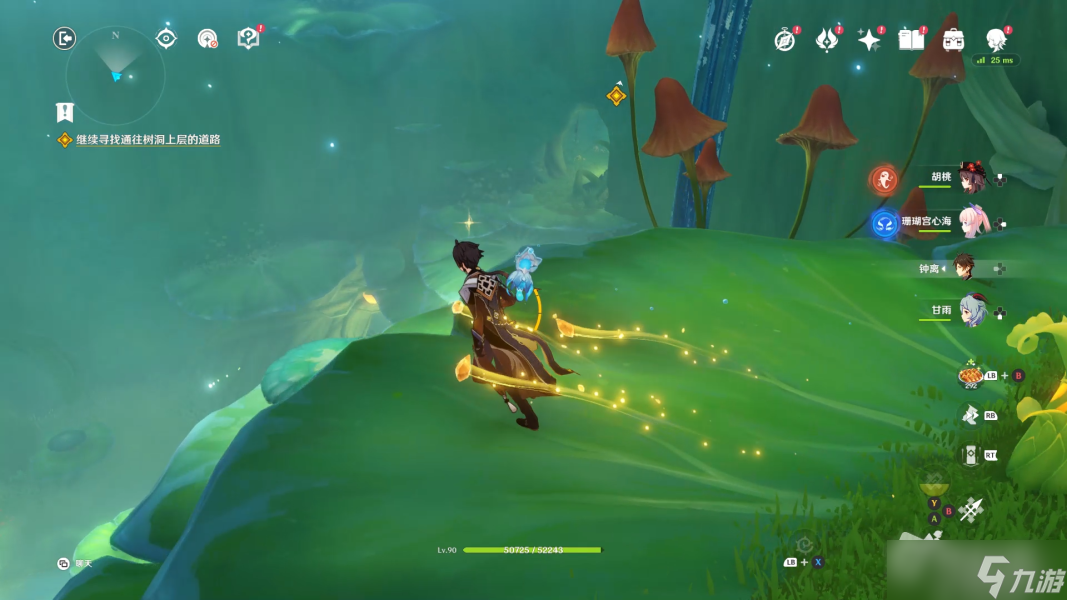Image resolution: width=1067 pixels, height=600 pixels.
Task: Open the Paimon menu character icon
Action: tap(996, 40)
